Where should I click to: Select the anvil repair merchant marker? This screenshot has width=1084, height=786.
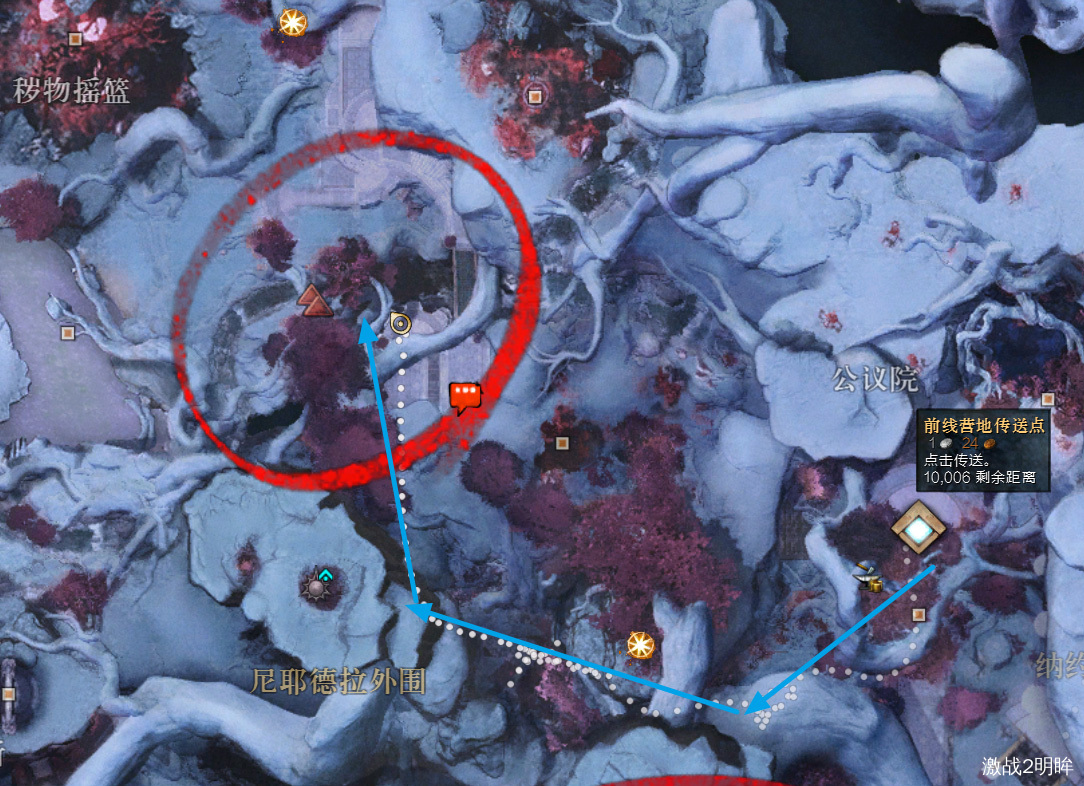pyautogui.click(x=866, y=577)
